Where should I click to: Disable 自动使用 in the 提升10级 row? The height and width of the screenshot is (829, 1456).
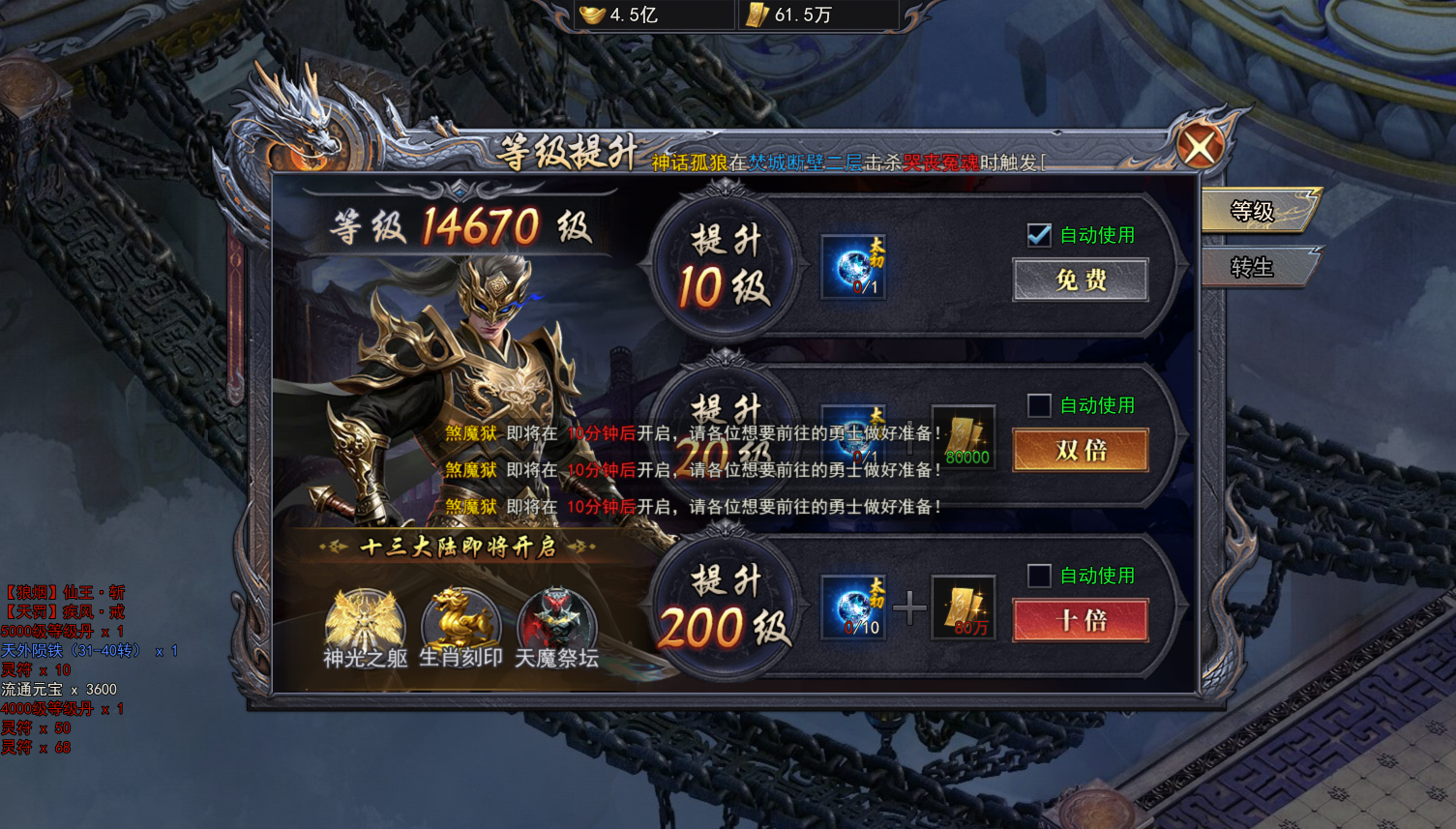pyautogui.click(x=1038, y=235)
